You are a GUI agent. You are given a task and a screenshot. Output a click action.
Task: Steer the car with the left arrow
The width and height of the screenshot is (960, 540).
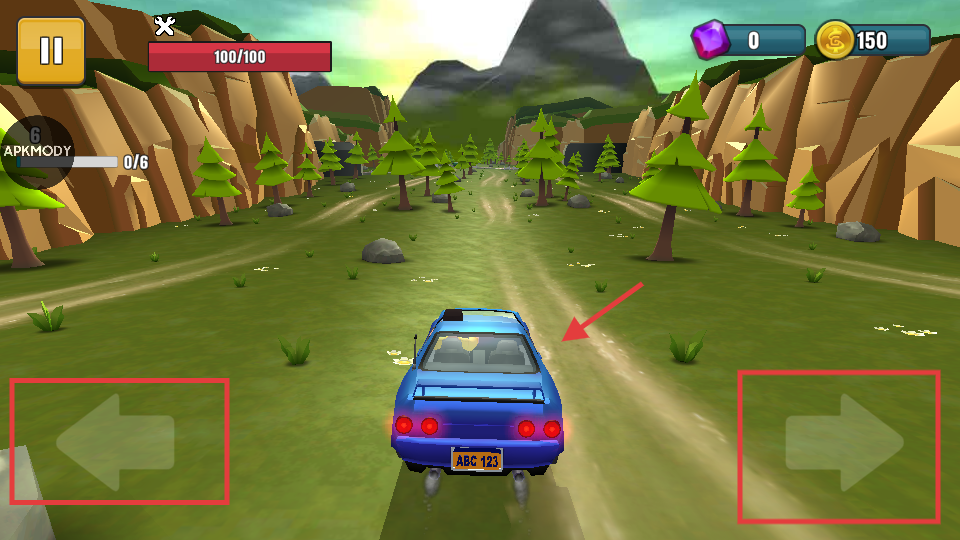[x=116, y=440]
